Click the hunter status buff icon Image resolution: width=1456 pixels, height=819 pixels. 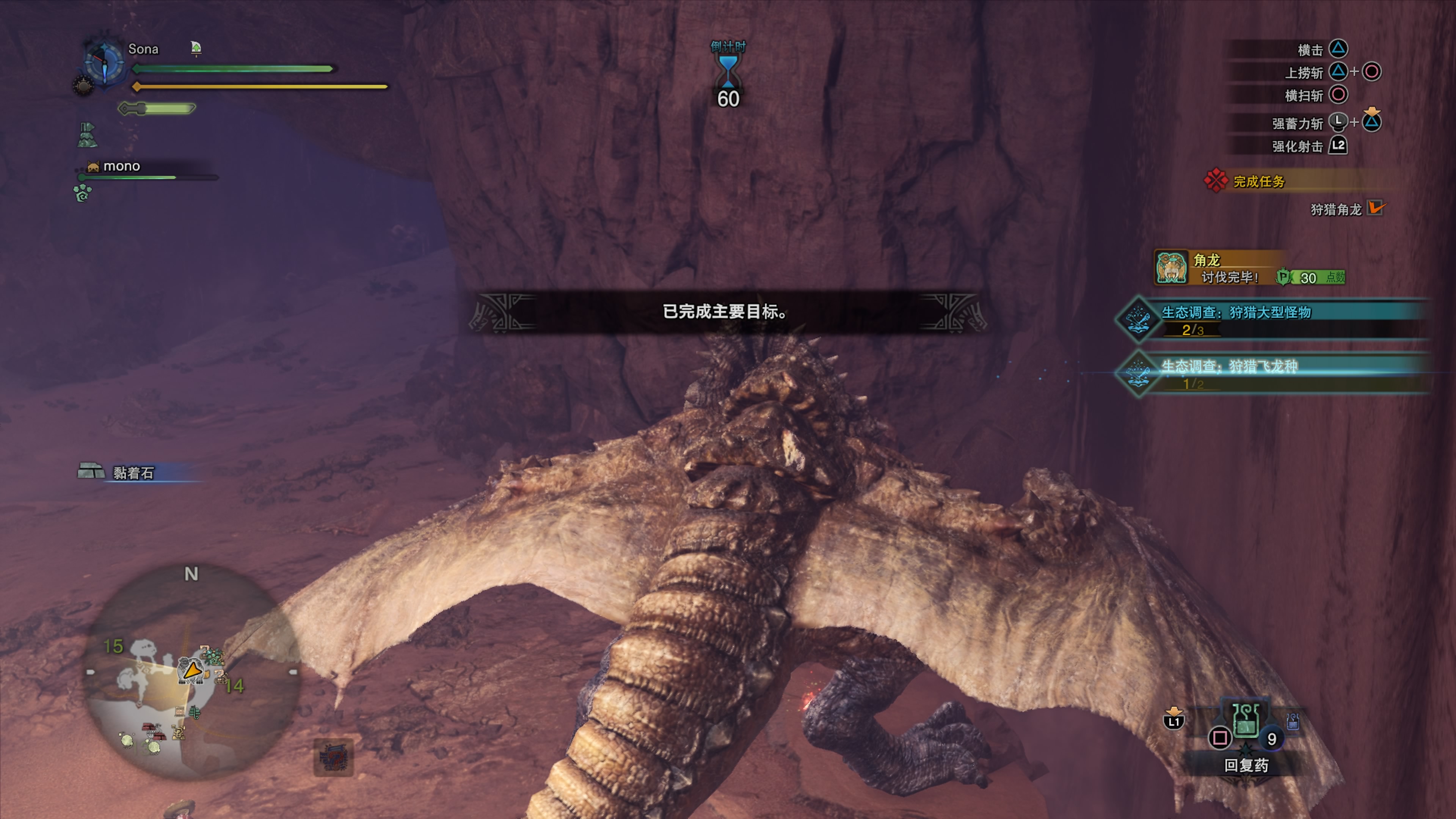tap(87, 135)
